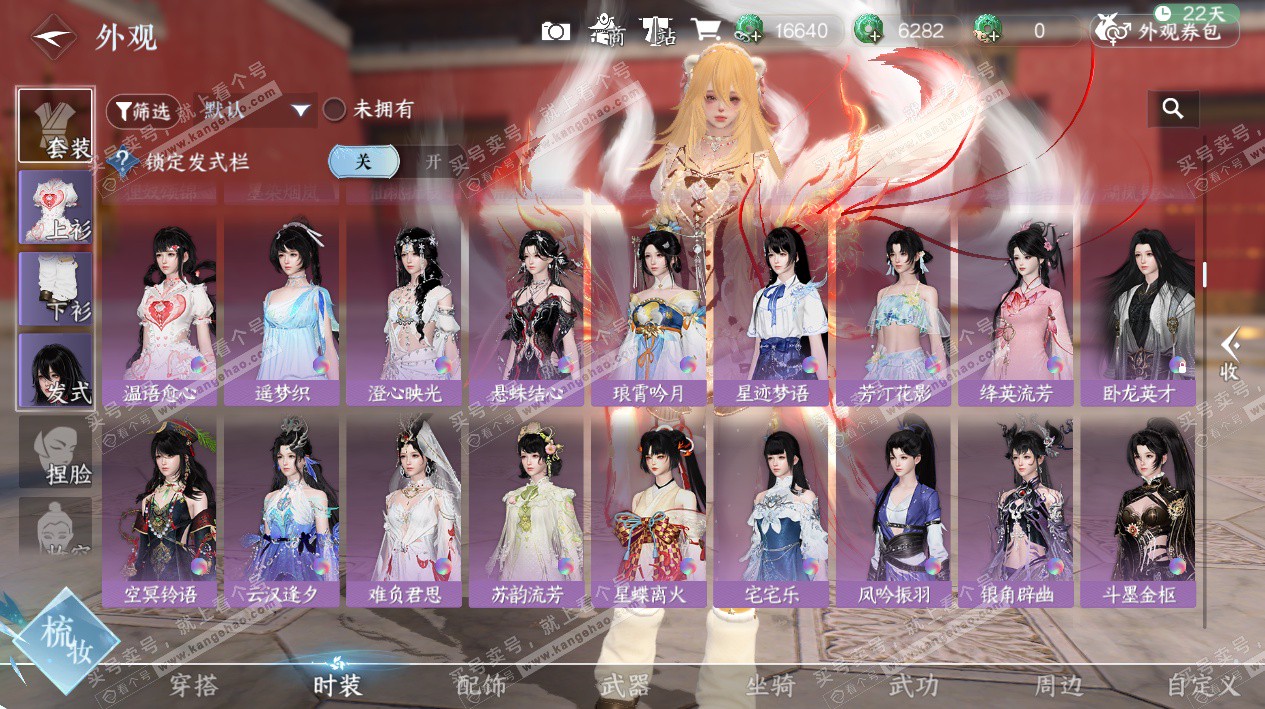Open the 外观券包 button
This screenshot has height=709, width=1265.
click(x=1165, y=31)
